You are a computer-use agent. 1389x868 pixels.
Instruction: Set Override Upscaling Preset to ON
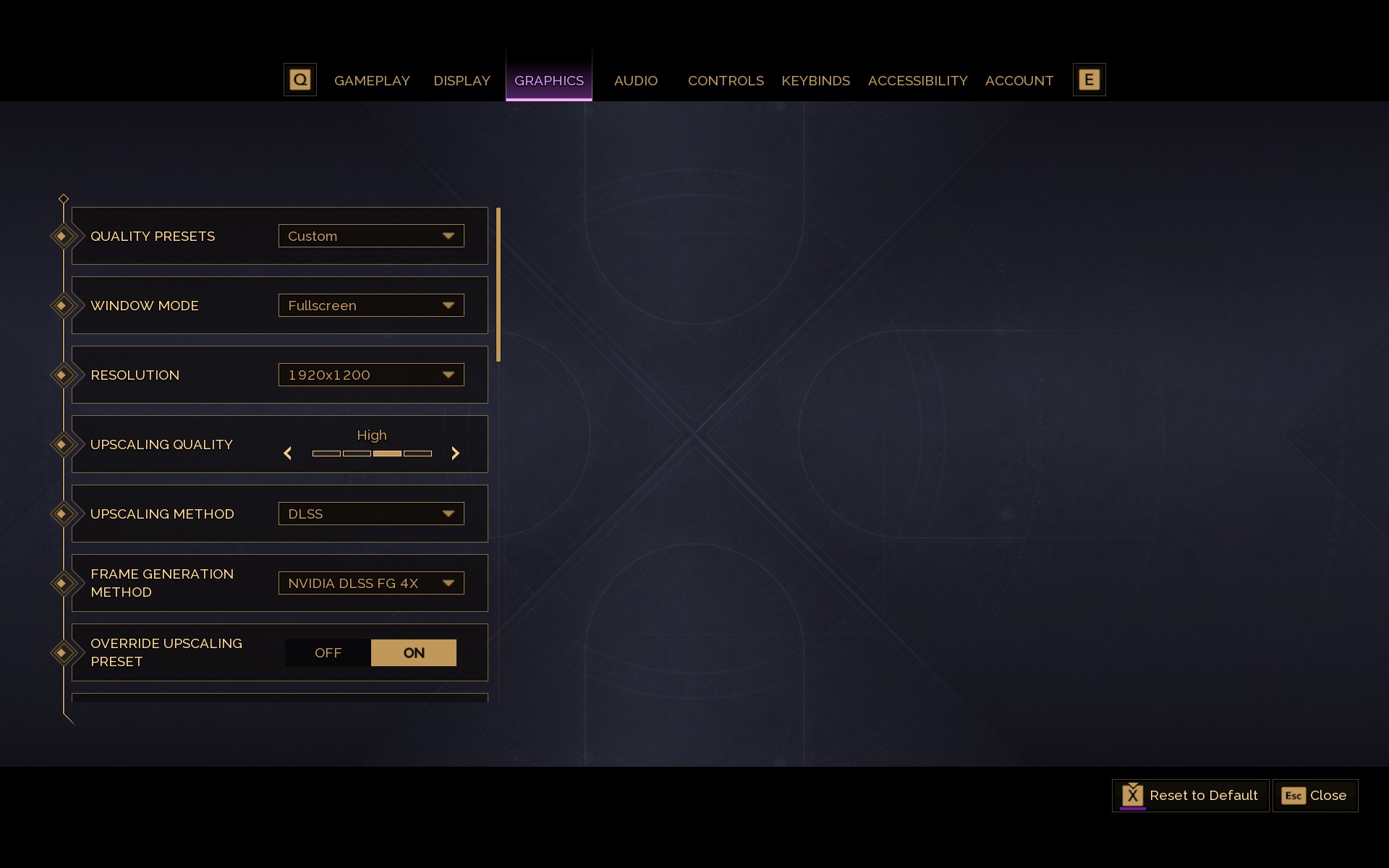(x=414, y=652)
